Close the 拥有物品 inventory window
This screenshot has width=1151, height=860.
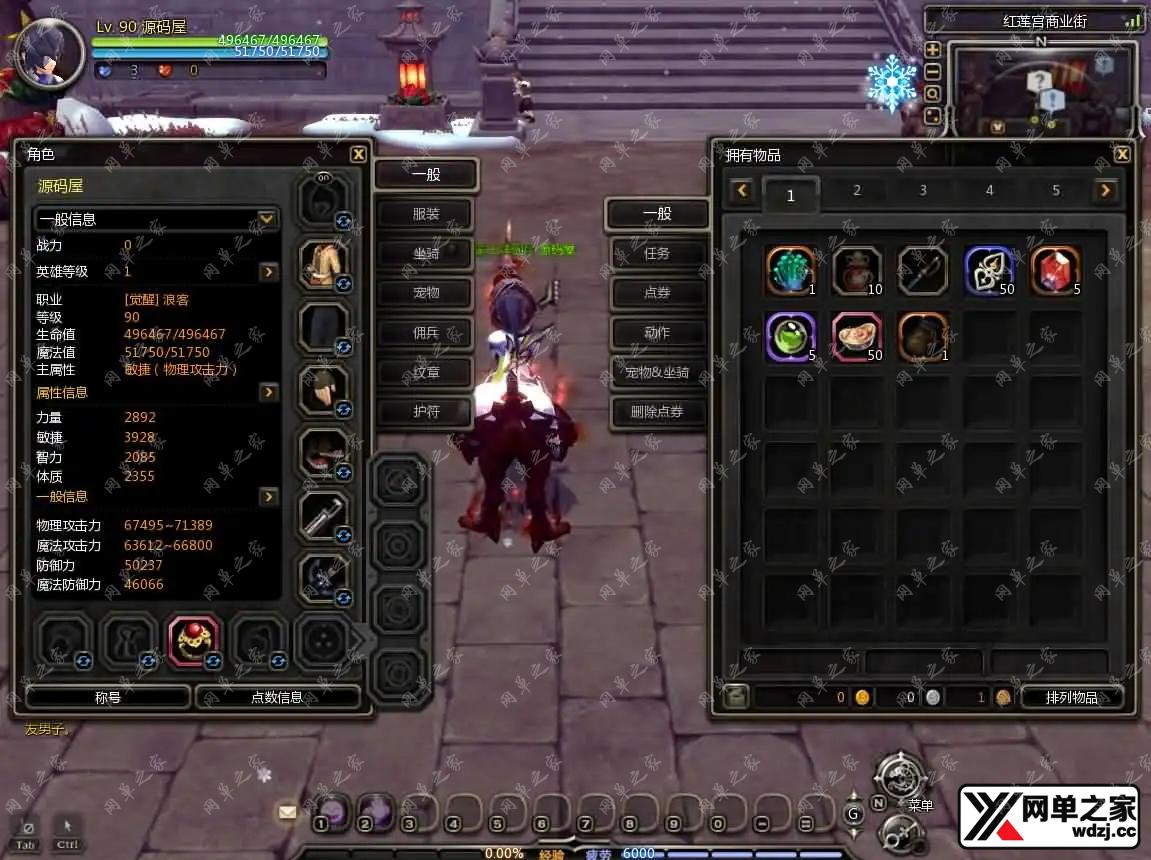pyautogui.click(x=1122, y=154)
